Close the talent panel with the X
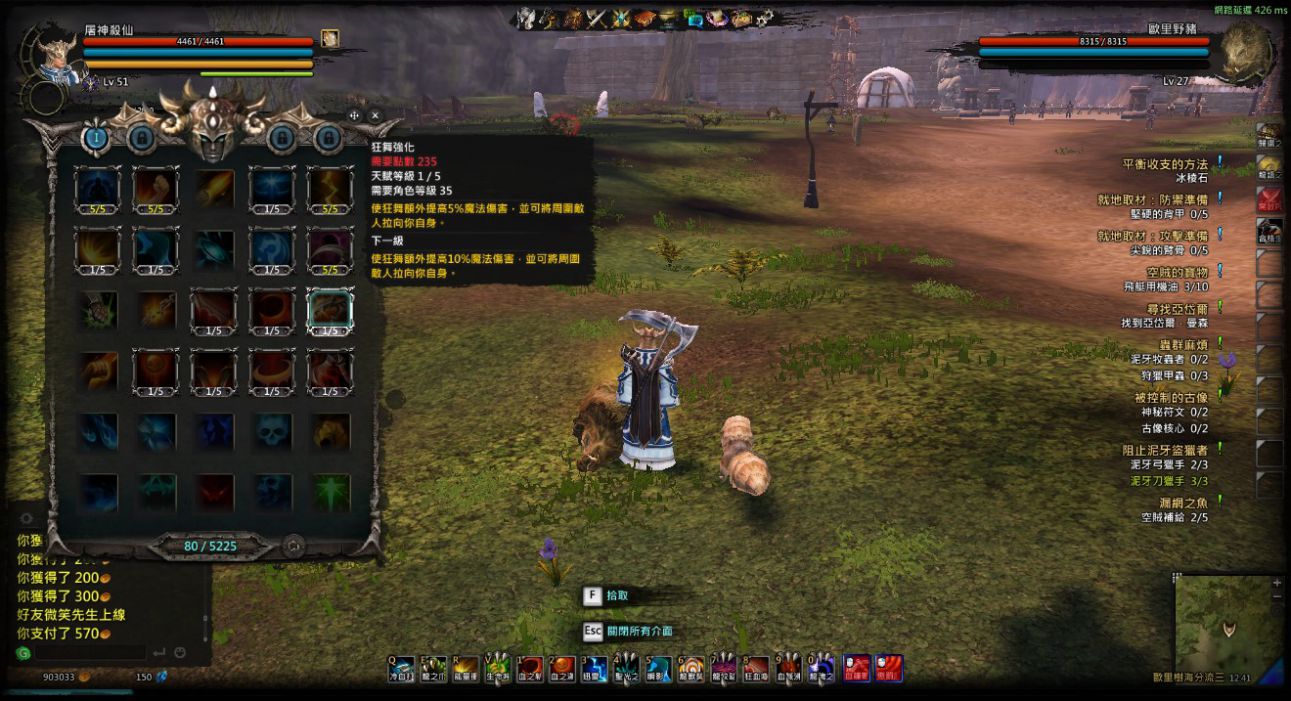This screenshot has height=701, width=1291. (375, 115)
